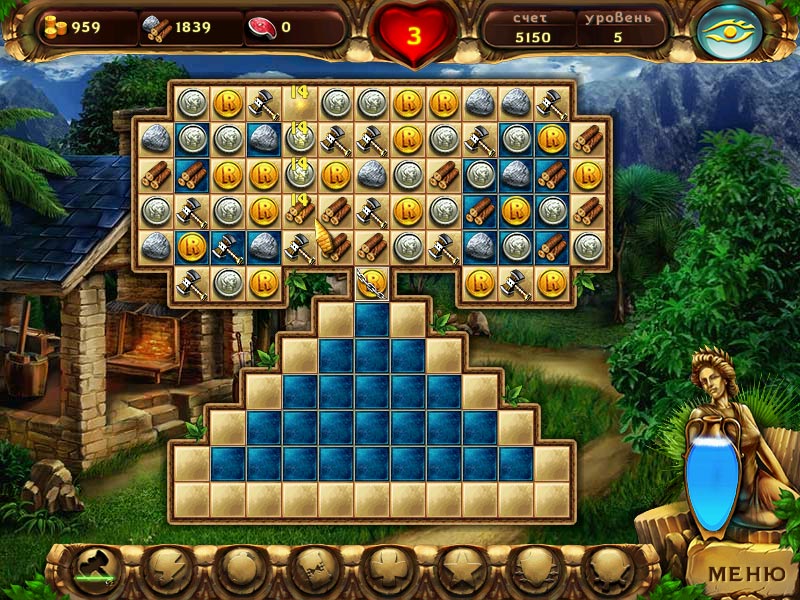This screenshot has height=600, width=800.
Task: Open the МЕНЮ menu
Action: [746, 573]
